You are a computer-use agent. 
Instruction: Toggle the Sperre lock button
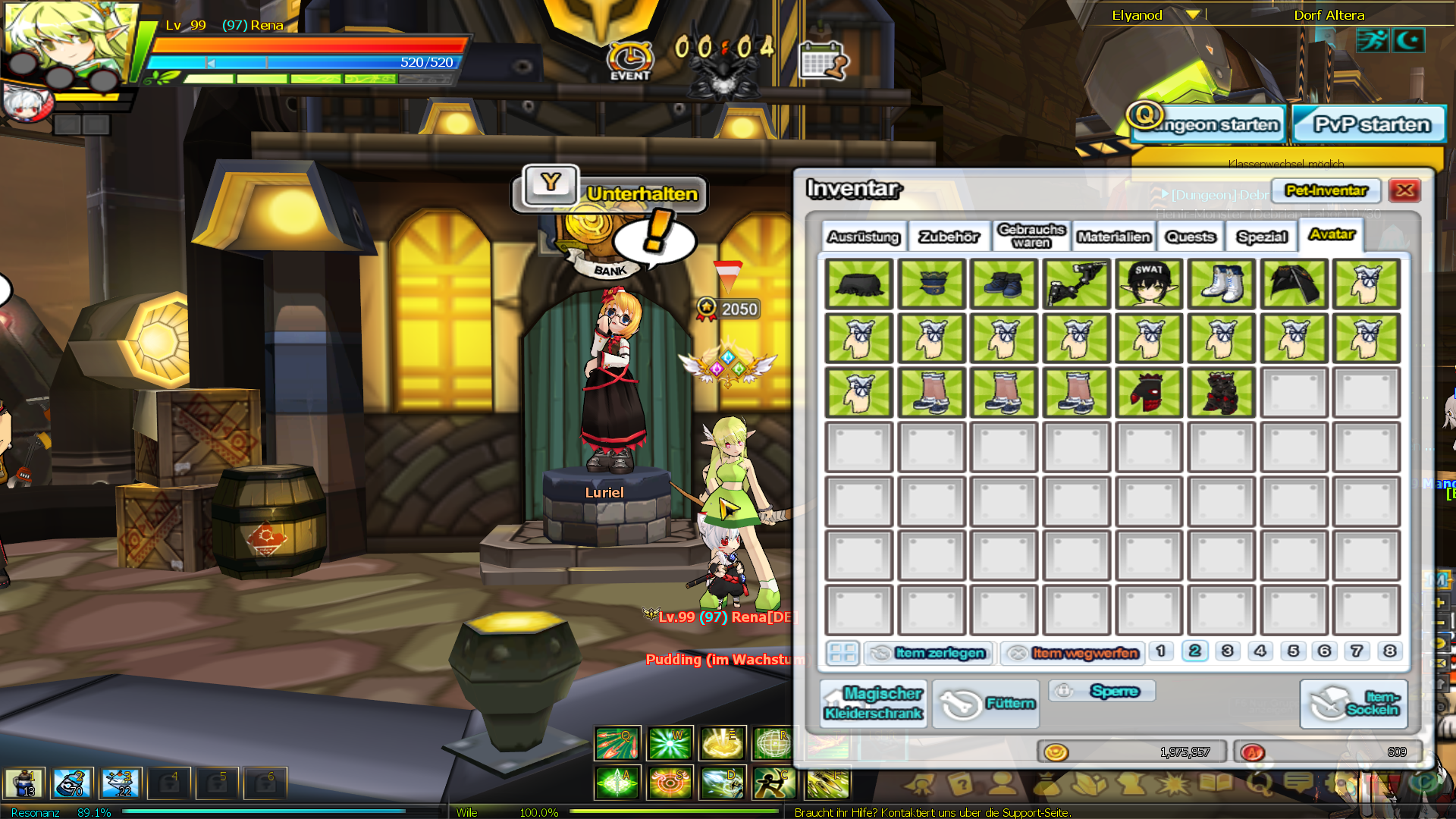pos(1103,691)
